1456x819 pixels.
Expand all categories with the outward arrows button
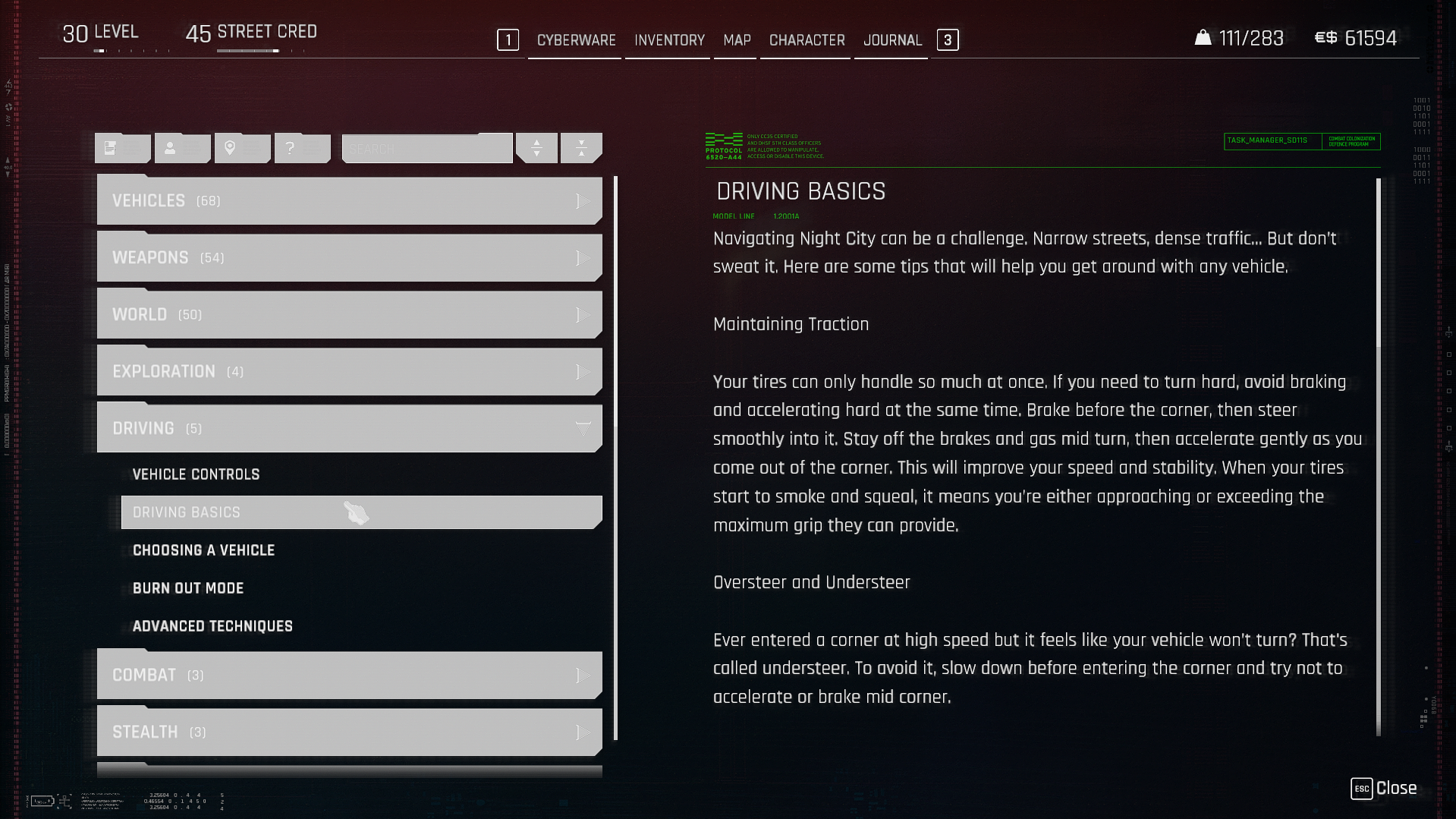[536, 148]
